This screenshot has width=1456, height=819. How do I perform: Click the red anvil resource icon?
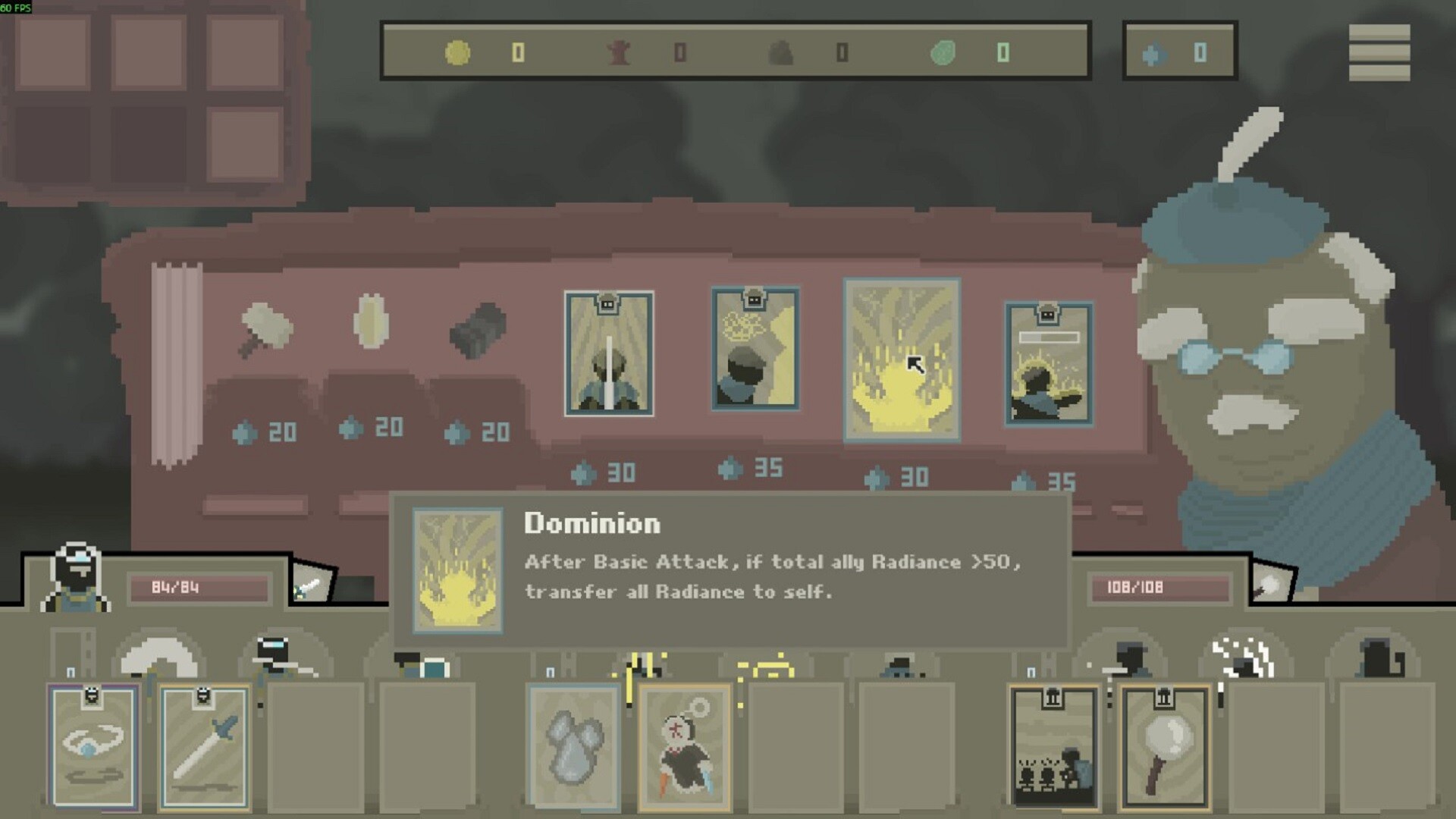(x=620, y=52)
